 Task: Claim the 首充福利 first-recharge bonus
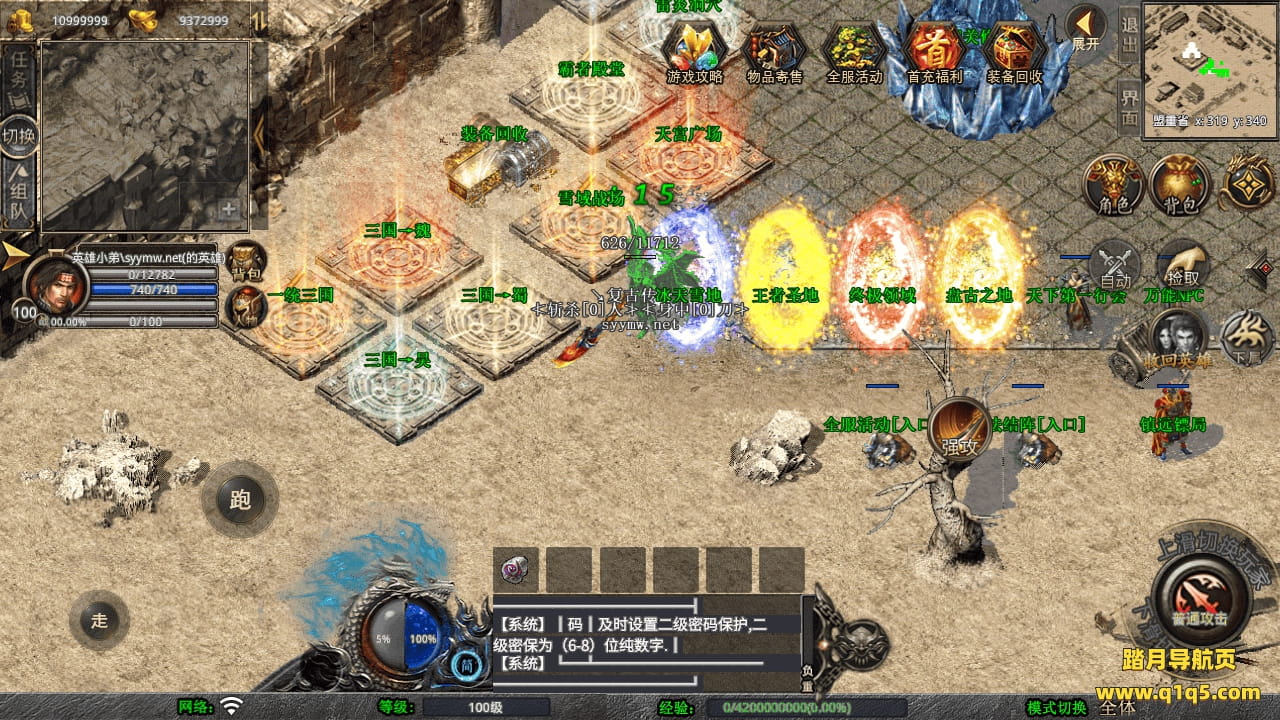935,50
